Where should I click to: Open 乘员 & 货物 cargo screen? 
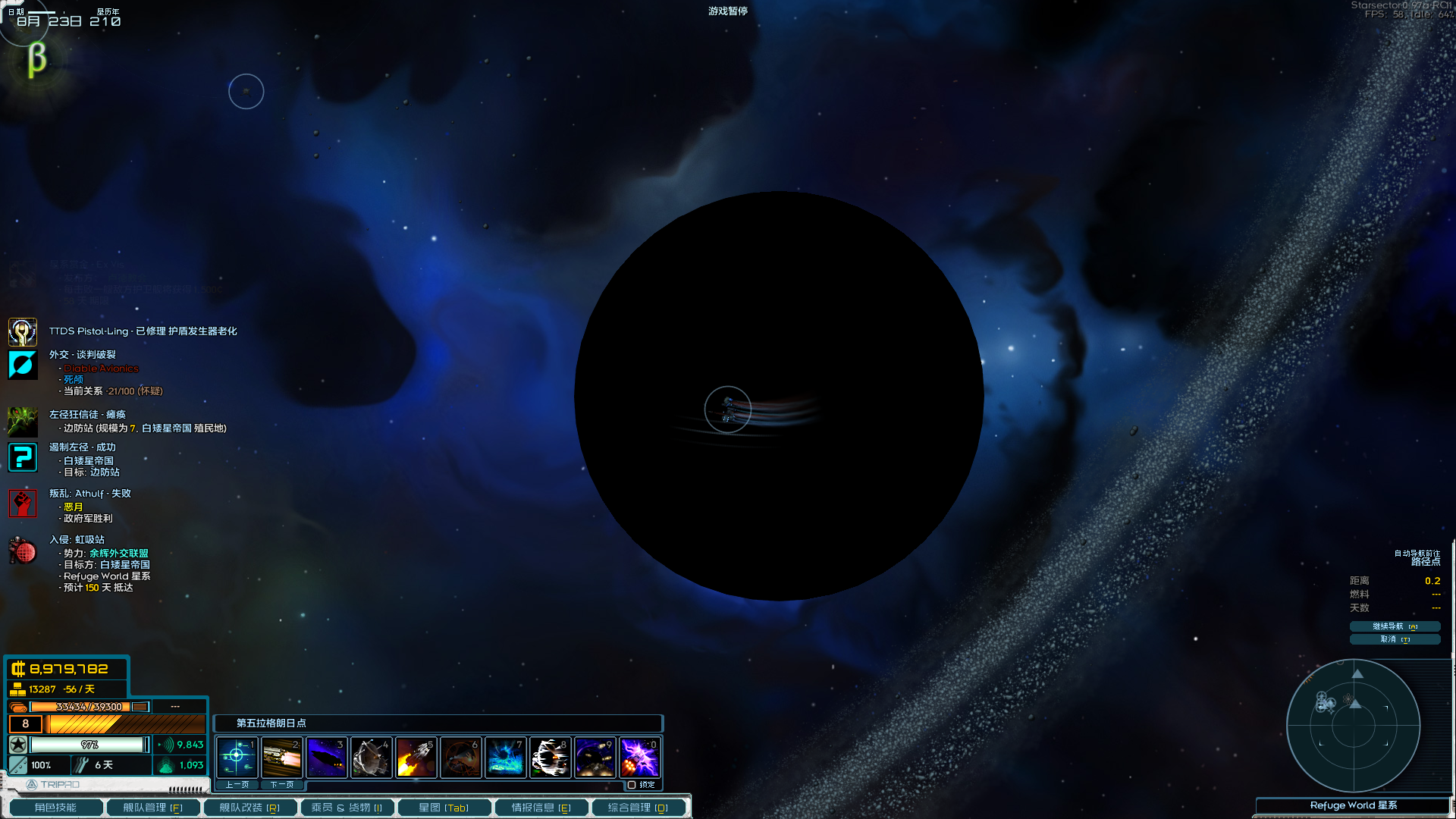pos(347,808)
